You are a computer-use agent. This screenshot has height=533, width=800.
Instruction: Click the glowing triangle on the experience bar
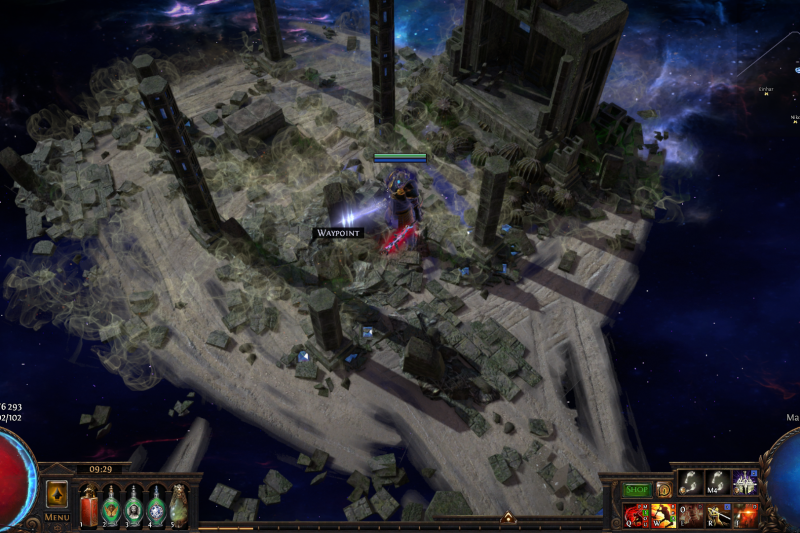507,518
